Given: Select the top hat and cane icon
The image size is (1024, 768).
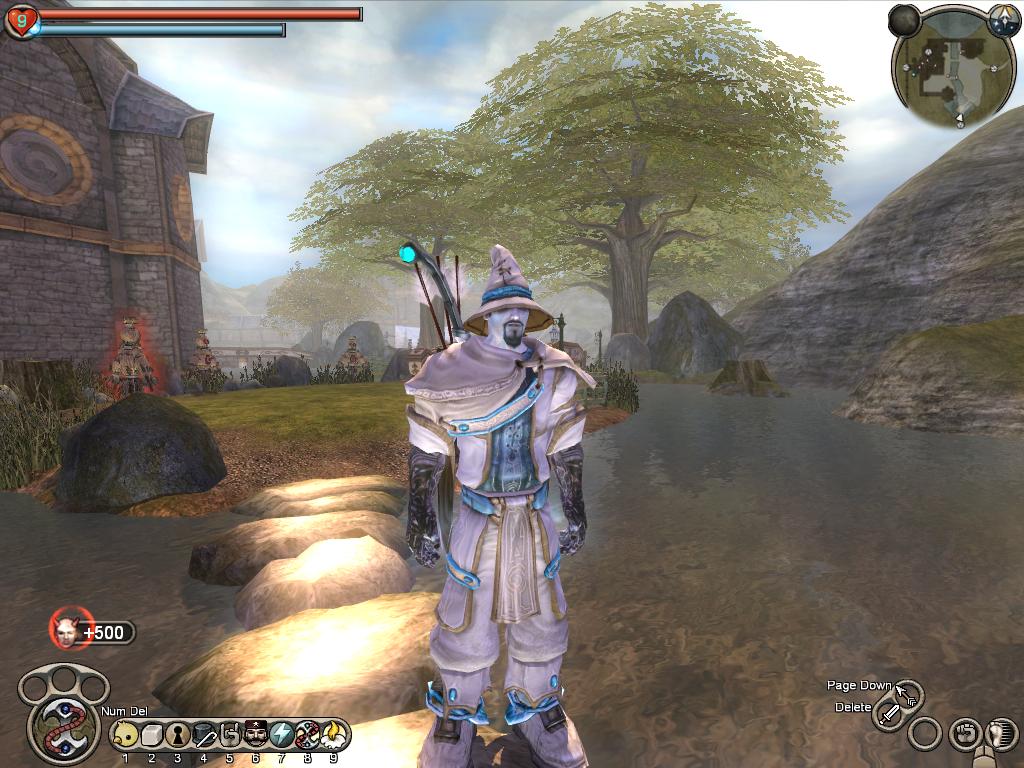Looking at the screenshot, I should [203, 736].
